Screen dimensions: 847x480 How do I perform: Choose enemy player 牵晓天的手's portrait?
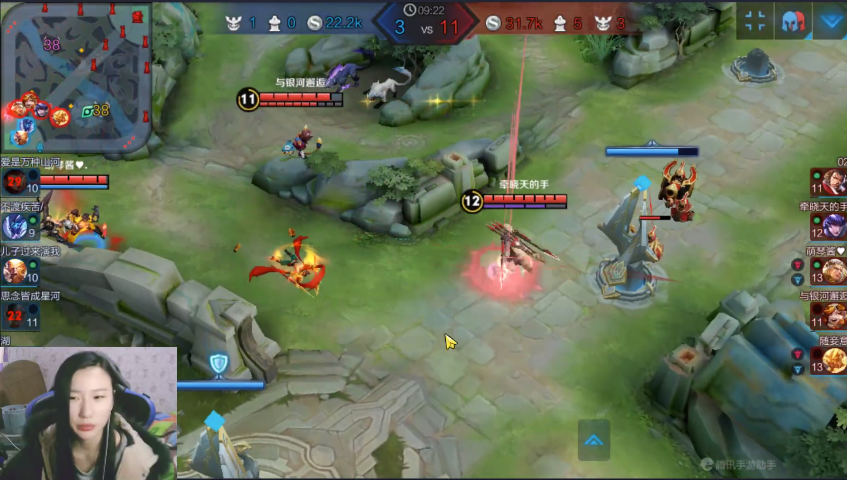(834, 227)
